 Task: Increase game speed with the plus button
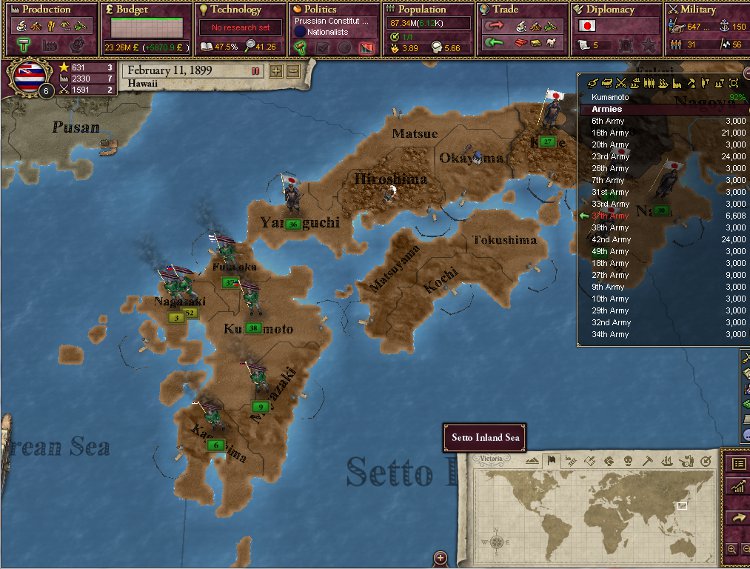tap(277, 71)
